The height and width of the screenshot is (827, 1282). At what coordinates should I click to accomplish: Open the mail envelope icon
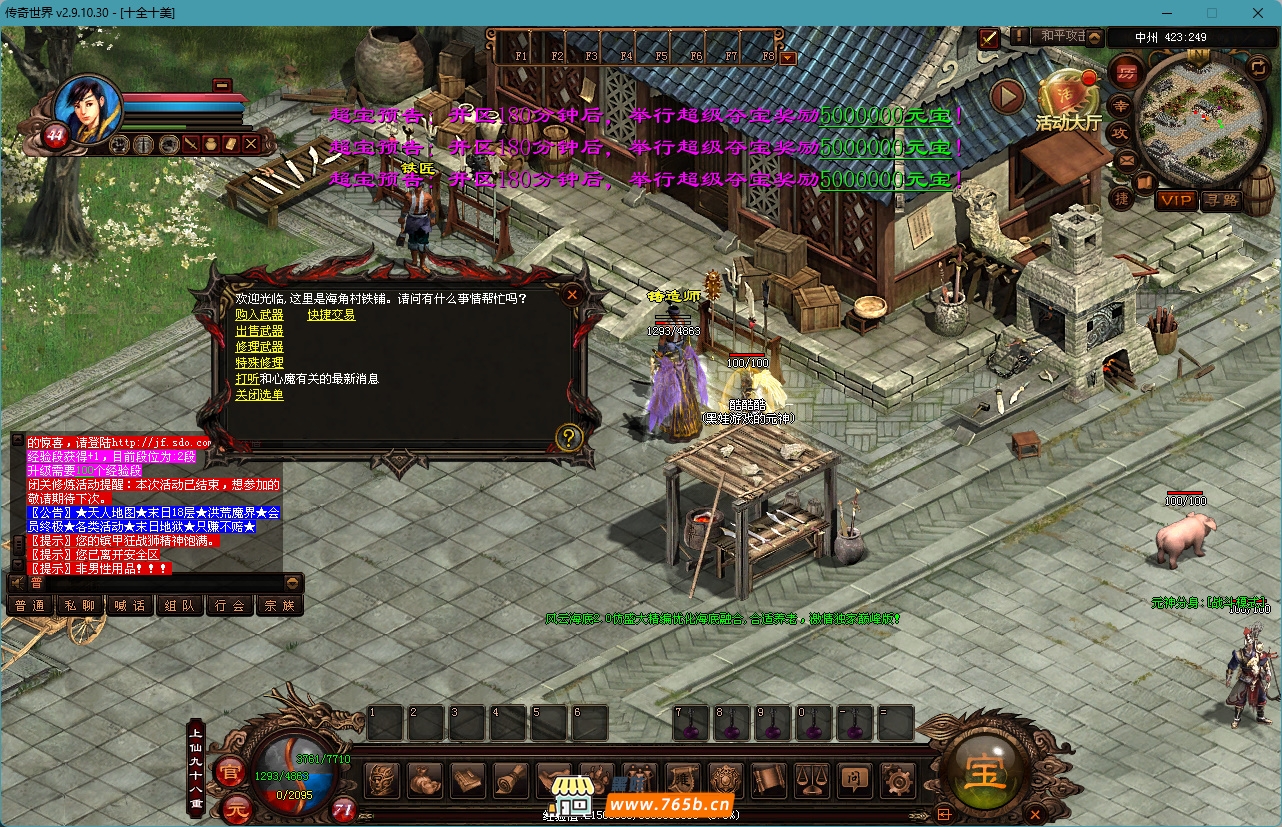click(x=1125, y=160)
